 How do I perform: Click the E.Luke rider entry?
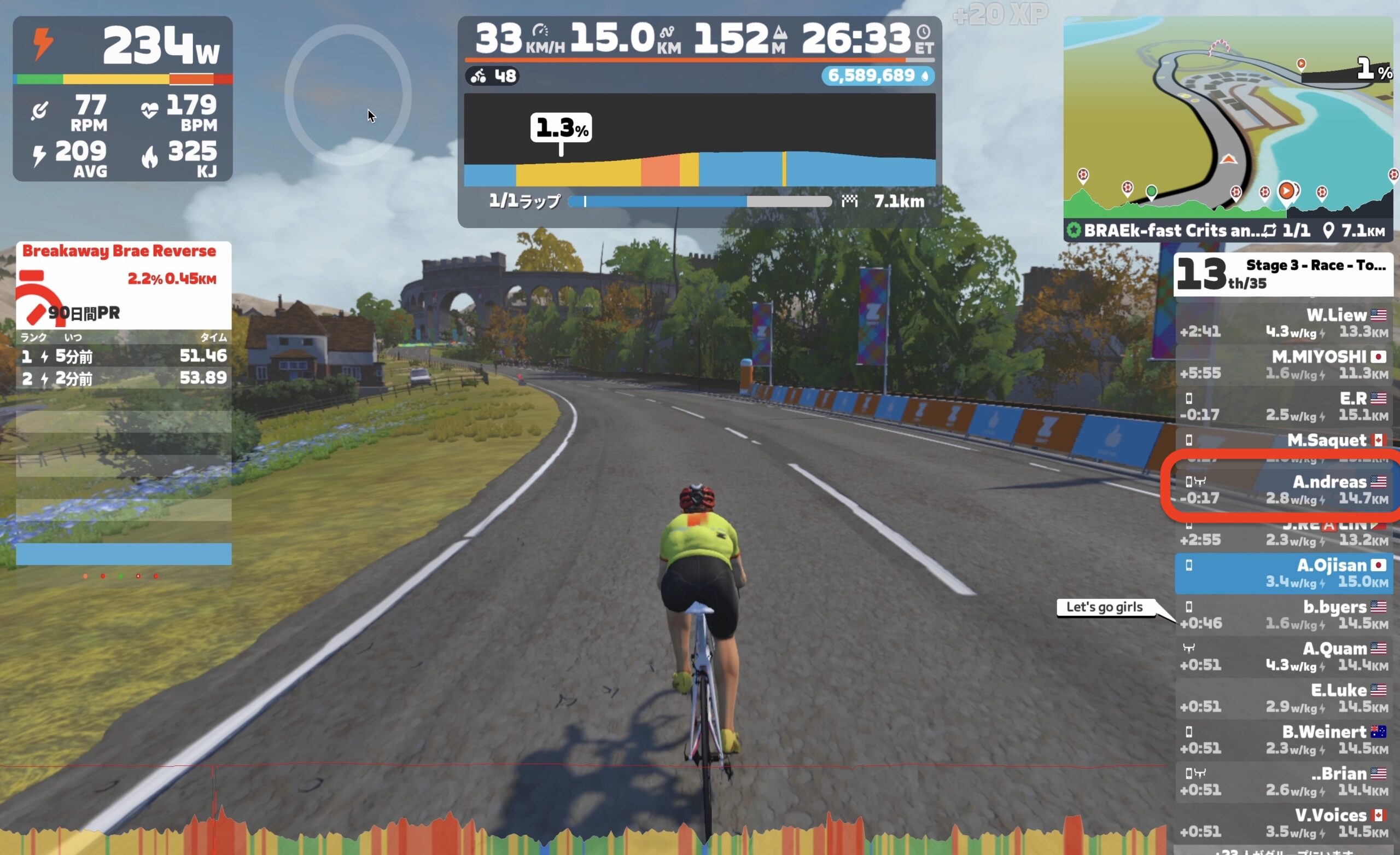point(1283,697)
